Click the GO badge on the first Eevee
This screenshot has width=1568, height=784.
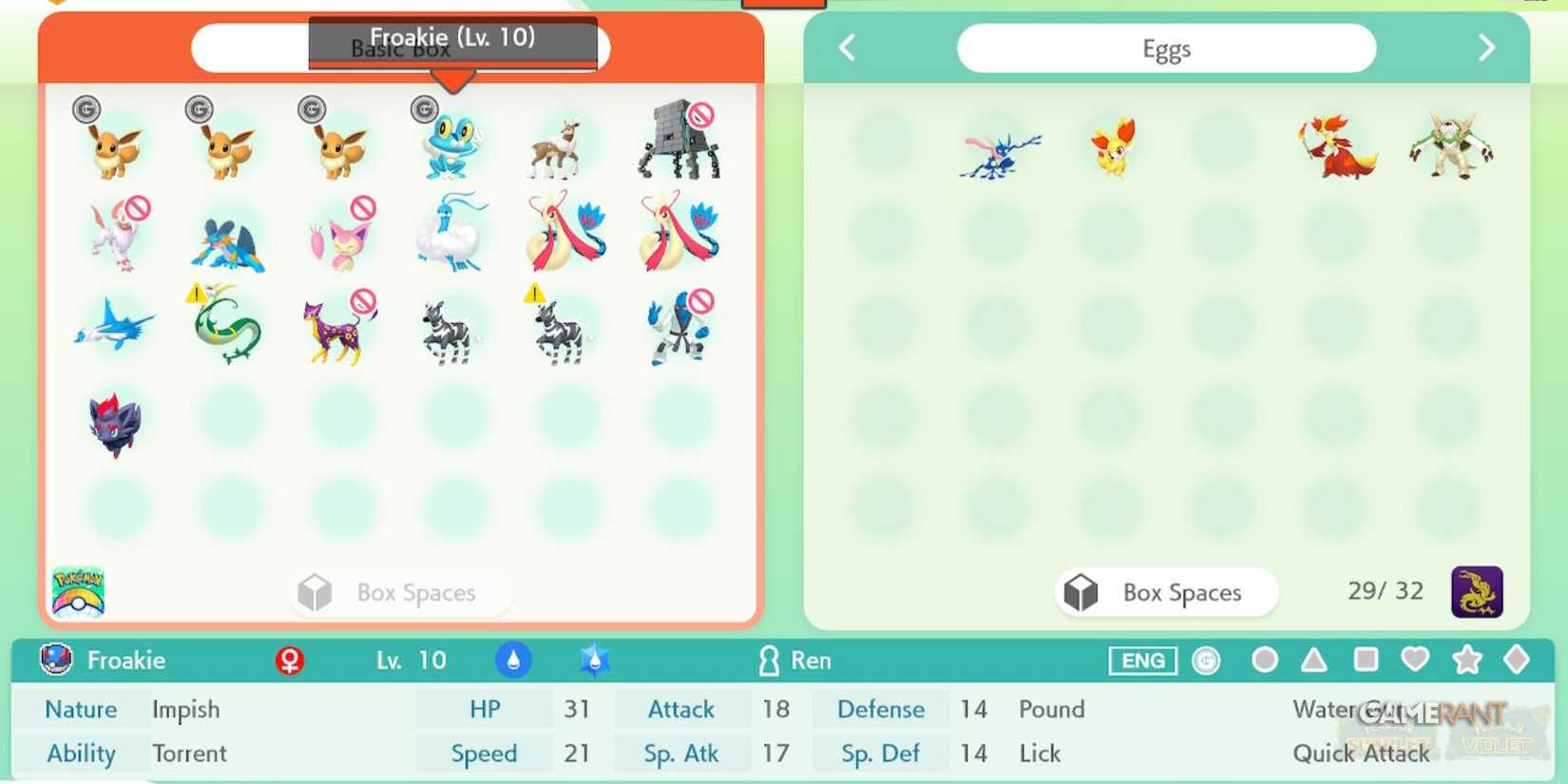[x=87, y=108]
